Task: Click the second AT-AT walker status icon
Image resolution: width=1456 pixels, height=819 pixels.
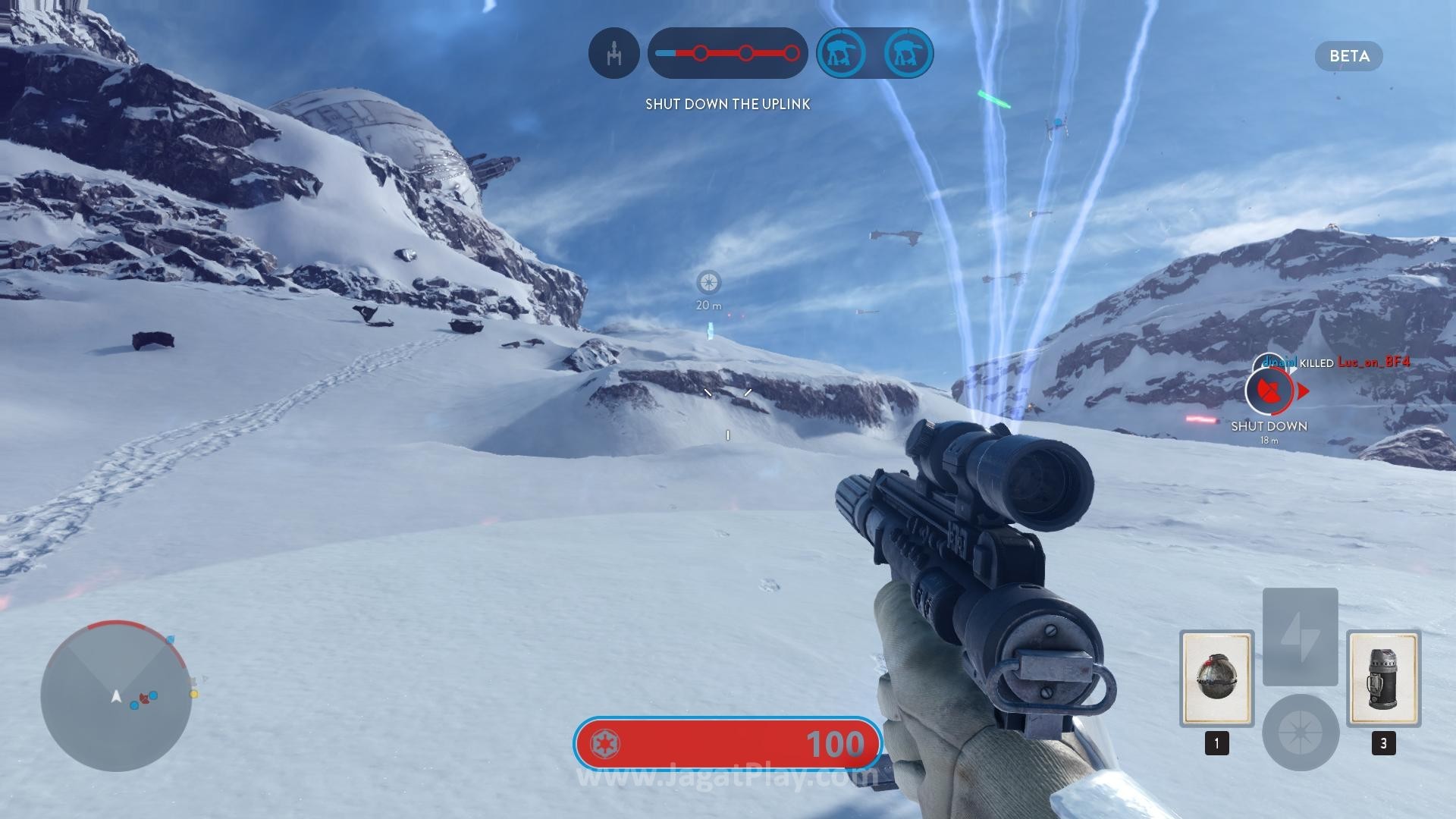Action: [x=908, y=53]
